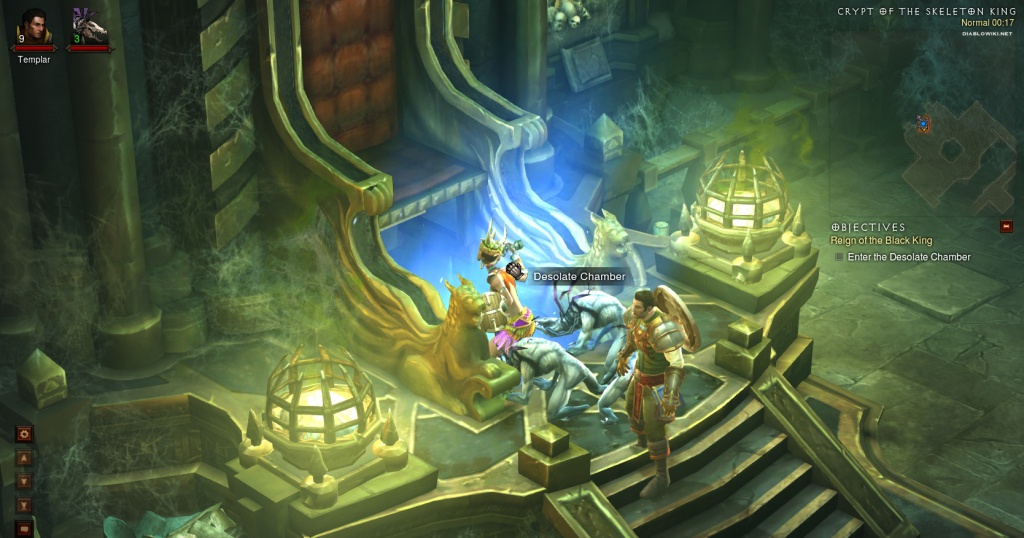The height and width of the screenshot is (538, 1024).
Task: Open the chat speech bubble button
Action: click(25, 528)
